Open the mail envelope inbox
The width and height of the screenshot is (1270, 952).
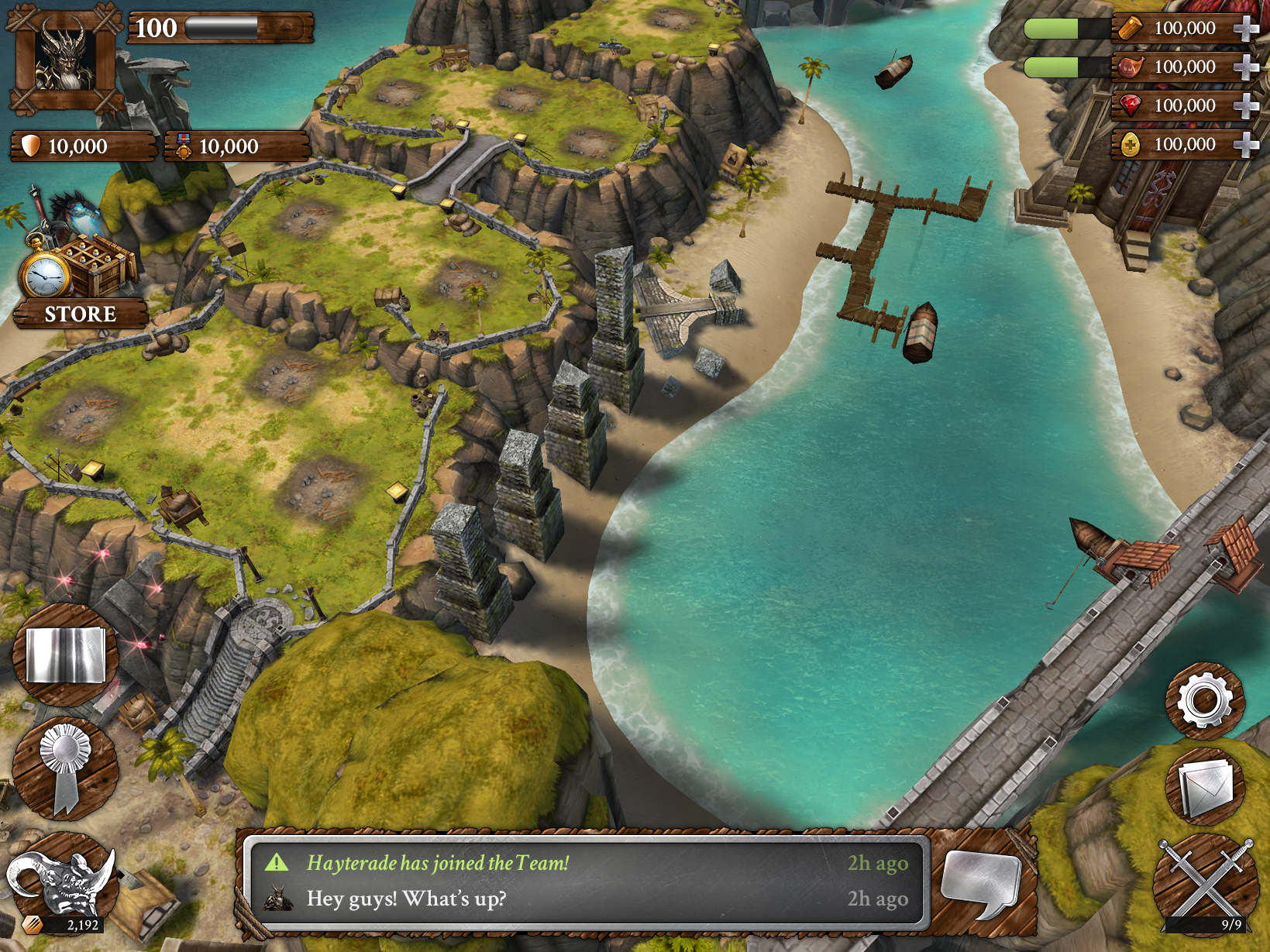[1205, 787]
